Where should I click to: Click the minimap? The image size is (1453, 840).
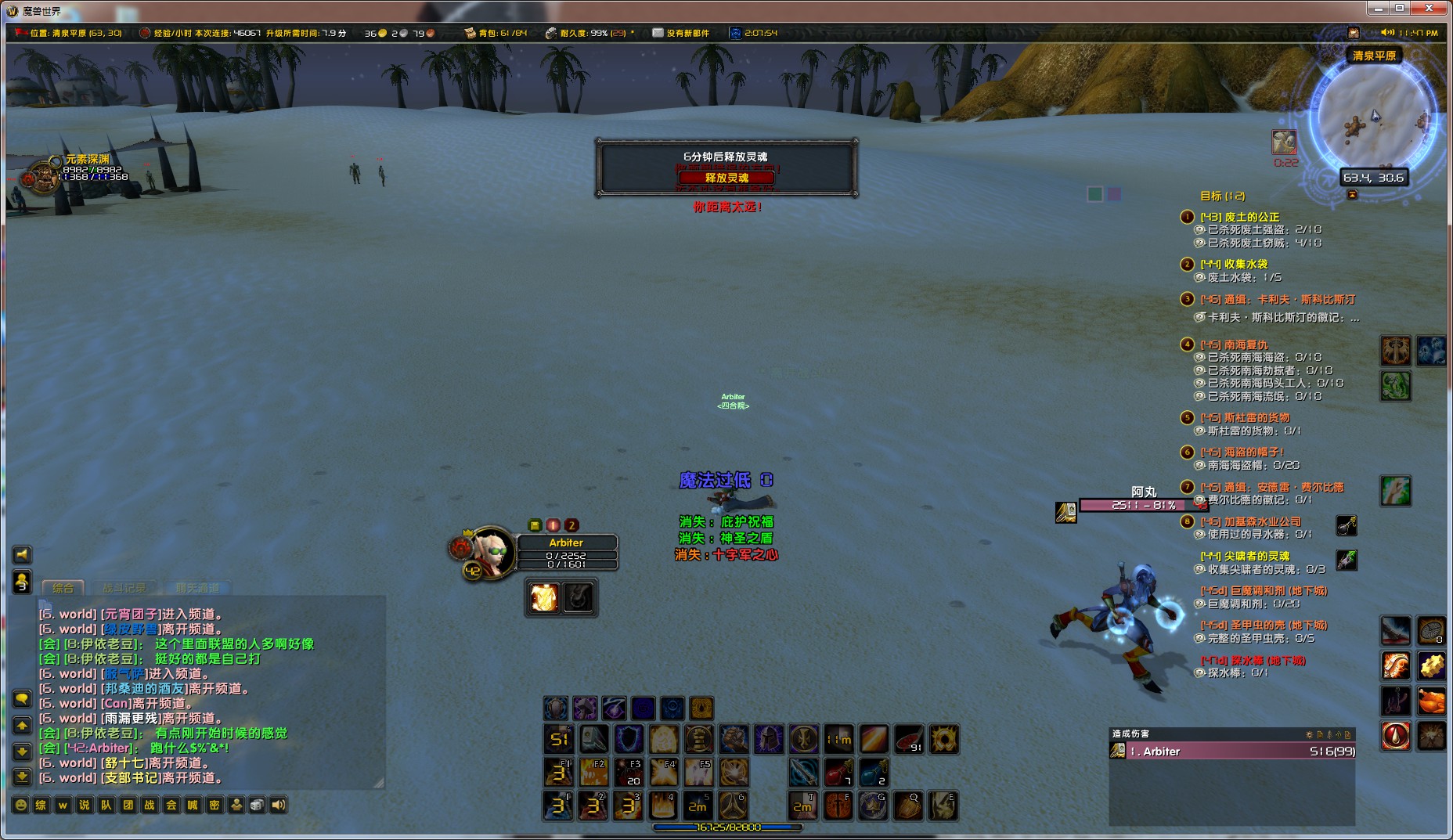tap(1375, 117)
